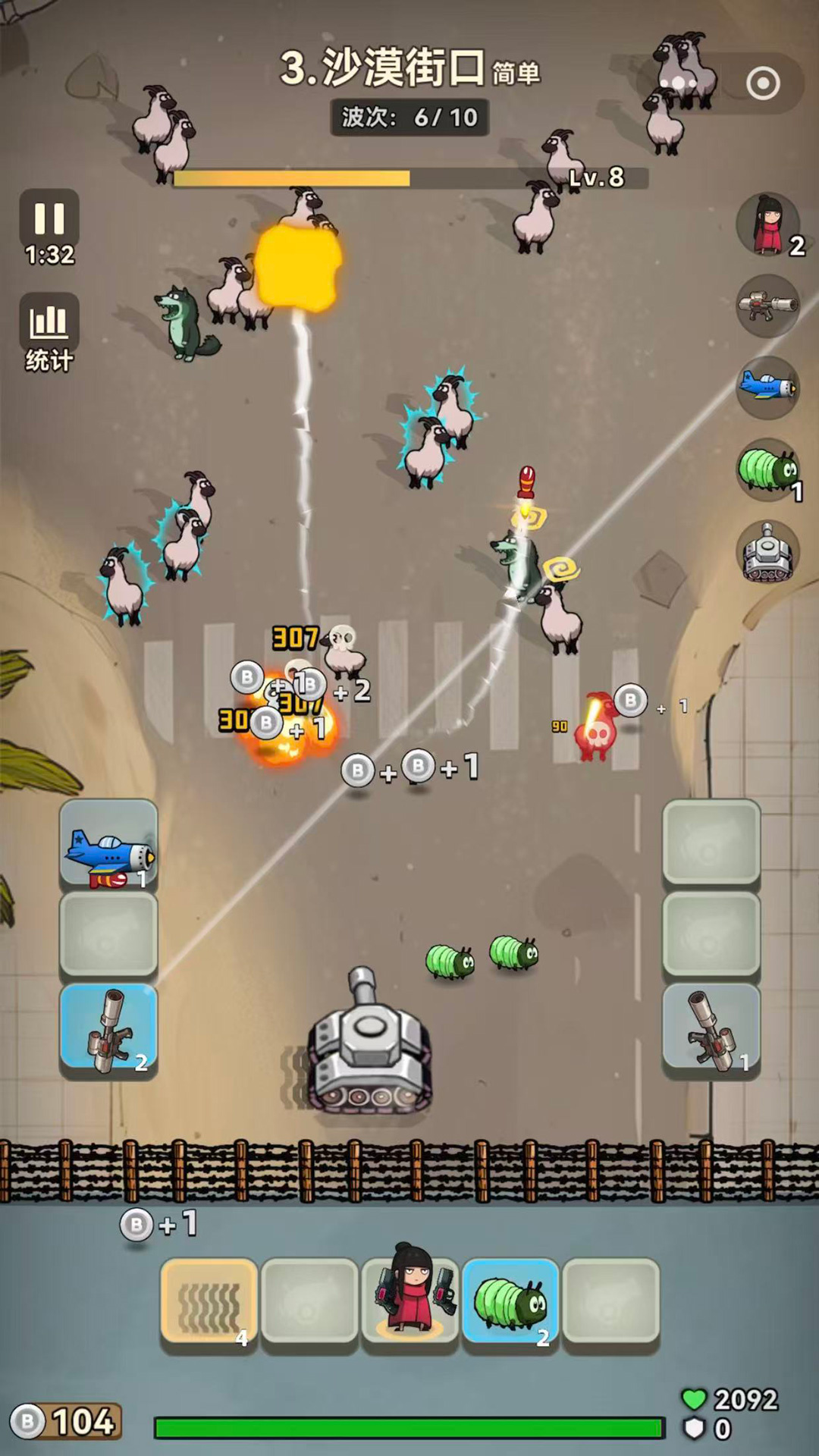
Task: Select the green caterpillar icon in sidebar
Action: click(767, 470)
